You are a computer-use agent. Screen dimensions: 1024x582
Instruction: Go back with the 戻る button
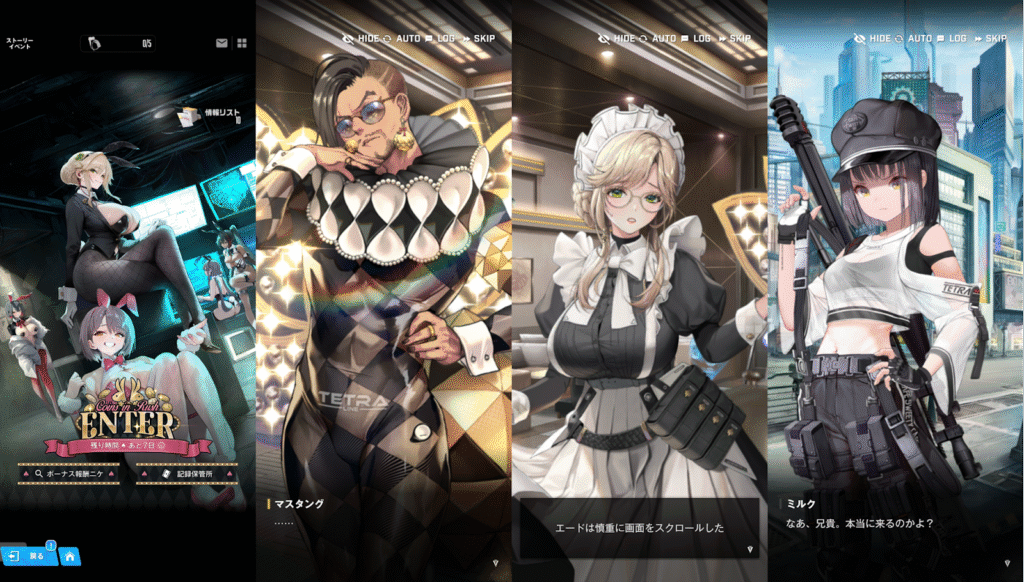tap(29, 554)
